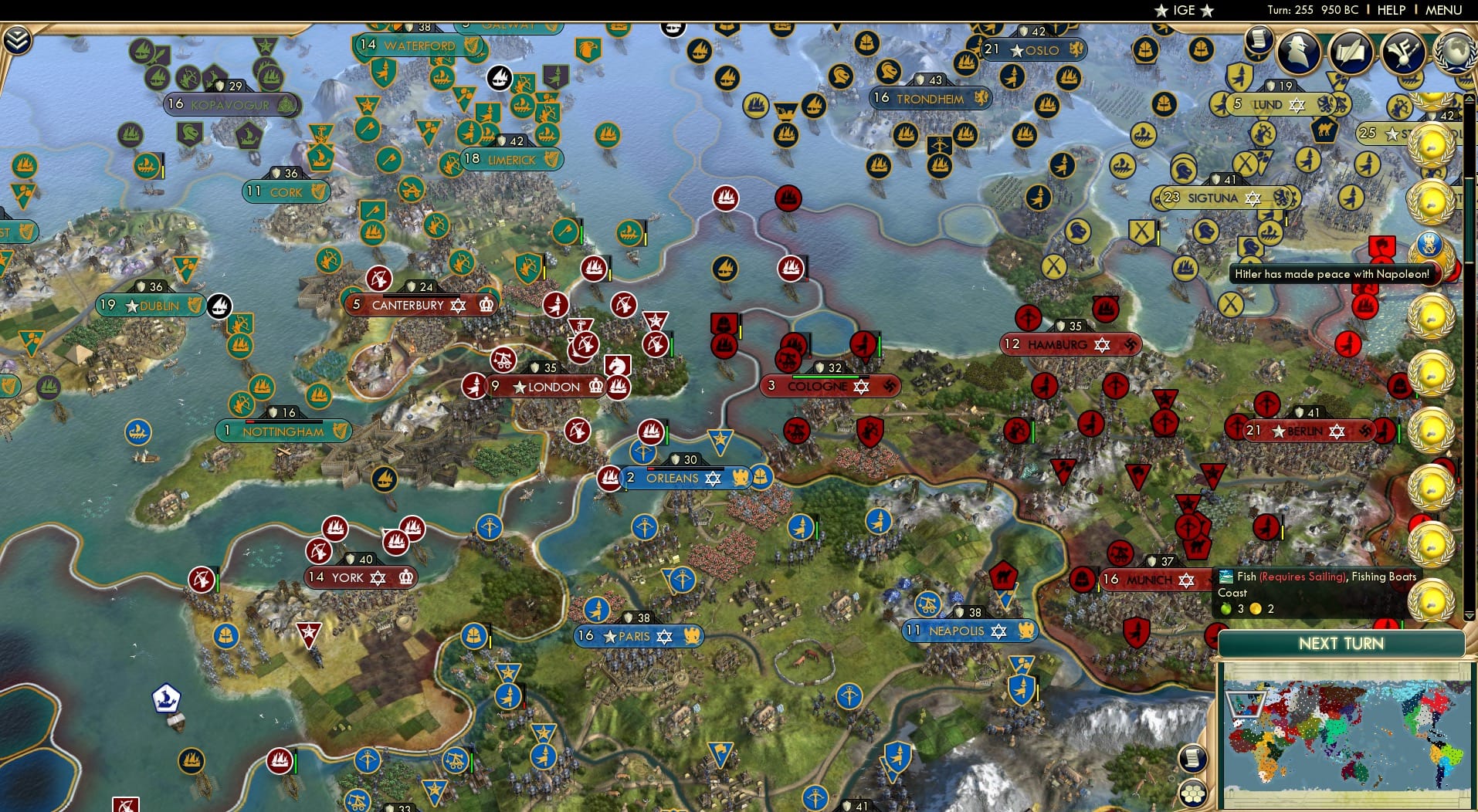Open the Social Policies quill-and-scroll icon
The image size is (1478, 812).
click(x=1350, y=51)
